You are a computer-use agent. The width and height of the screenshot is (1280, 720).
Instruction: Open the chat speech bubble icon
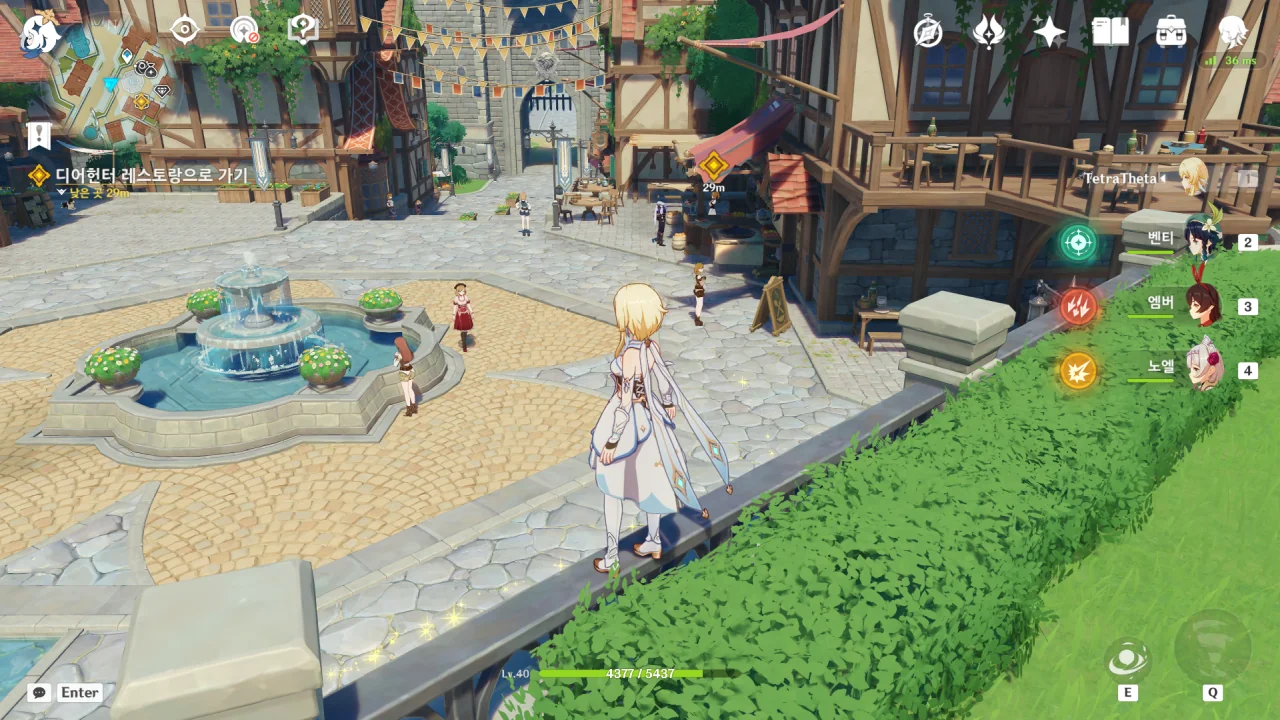click(x=39, y=692)
